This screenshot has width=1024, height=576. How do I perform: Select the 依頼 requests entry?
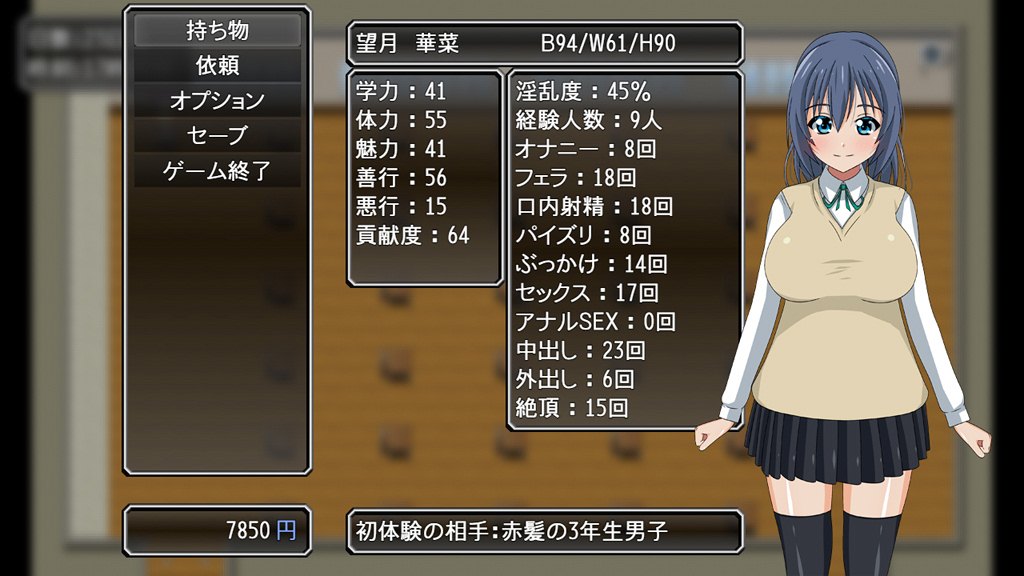[x=217, y=66]
